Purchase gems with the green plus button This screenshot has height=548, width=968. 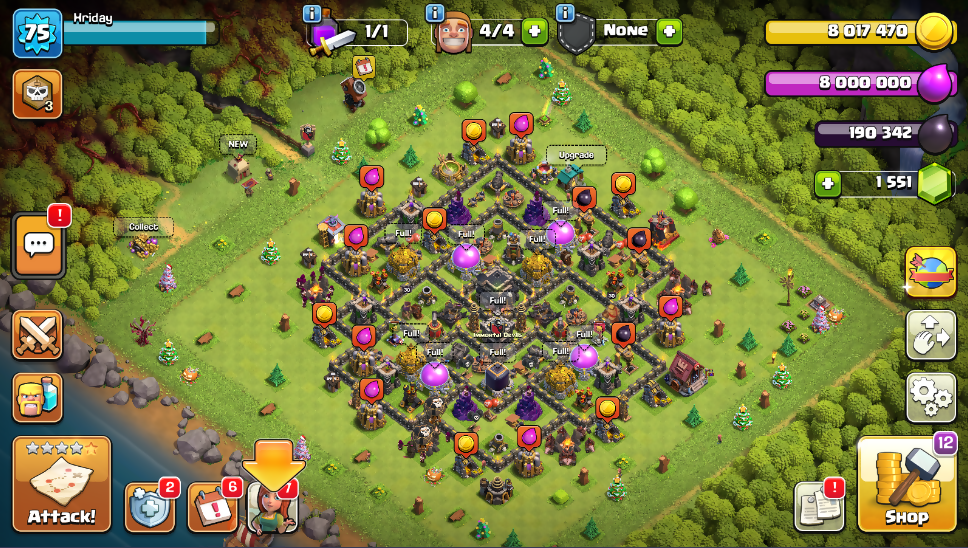[x=827, y=183]
